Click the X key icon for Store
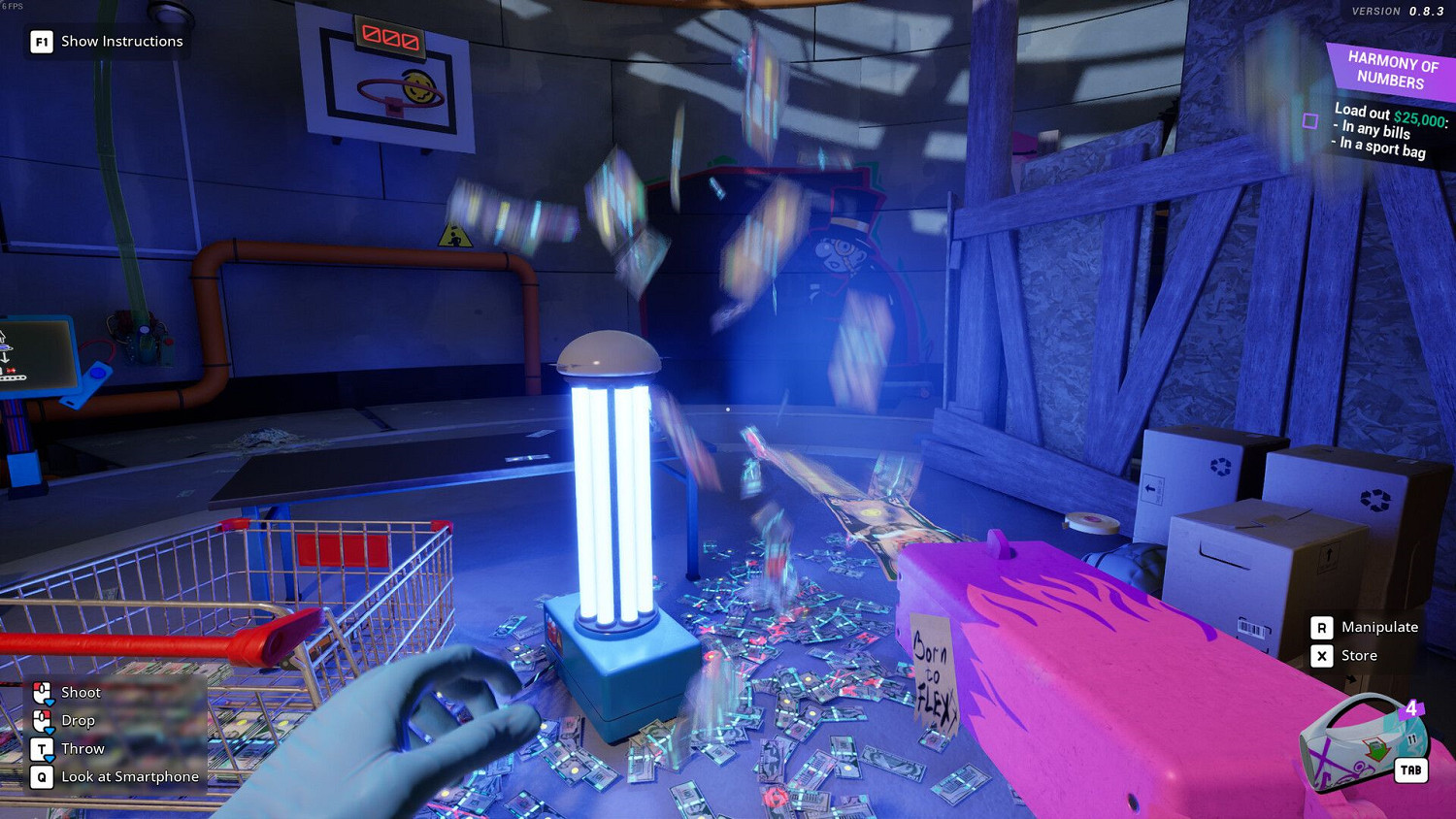Screen dimensions: 1456x819 click(x=1322, y=655)
